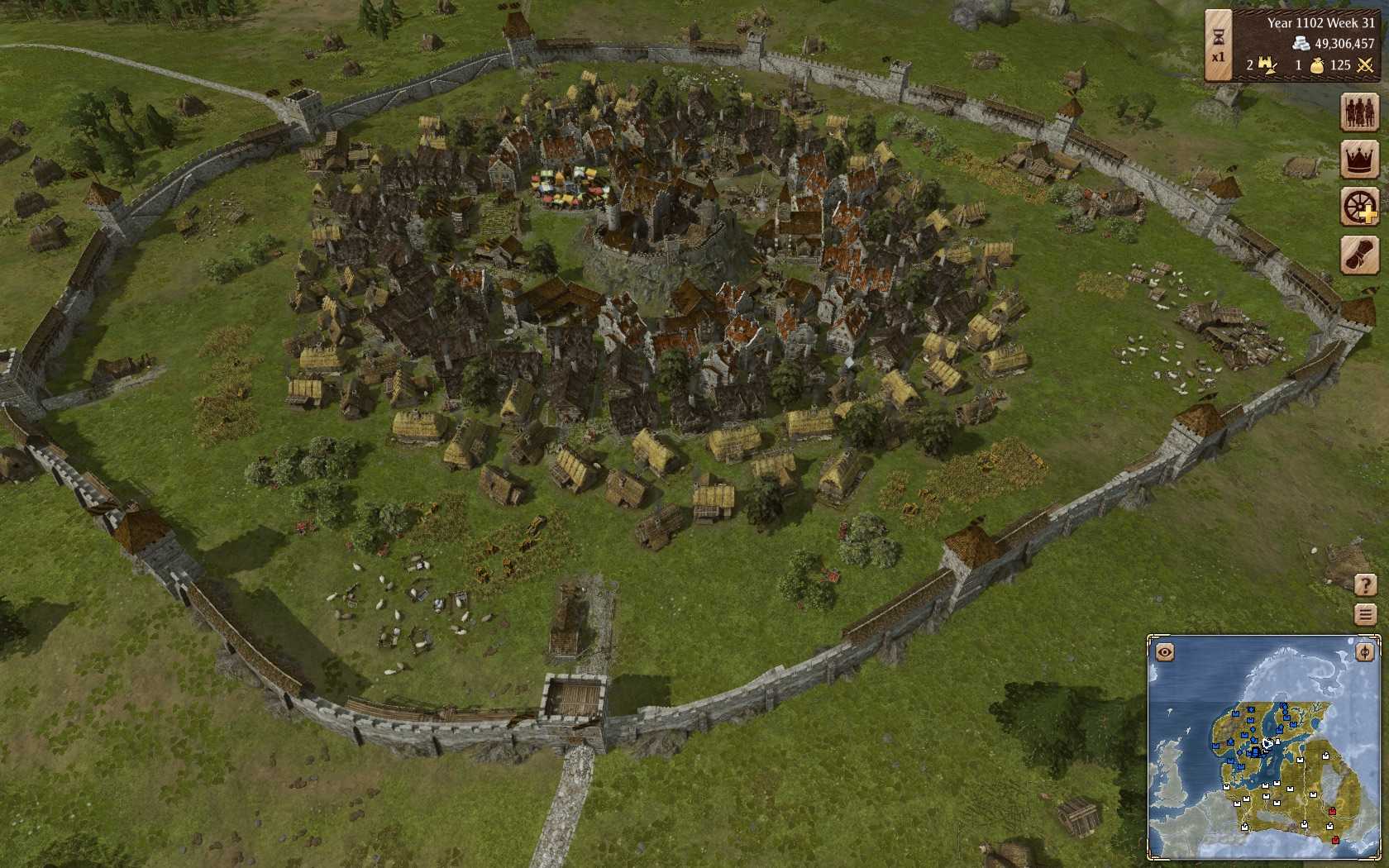Open the armies panel with three soldiers
1389x868 pixels.
[1359, 112]
